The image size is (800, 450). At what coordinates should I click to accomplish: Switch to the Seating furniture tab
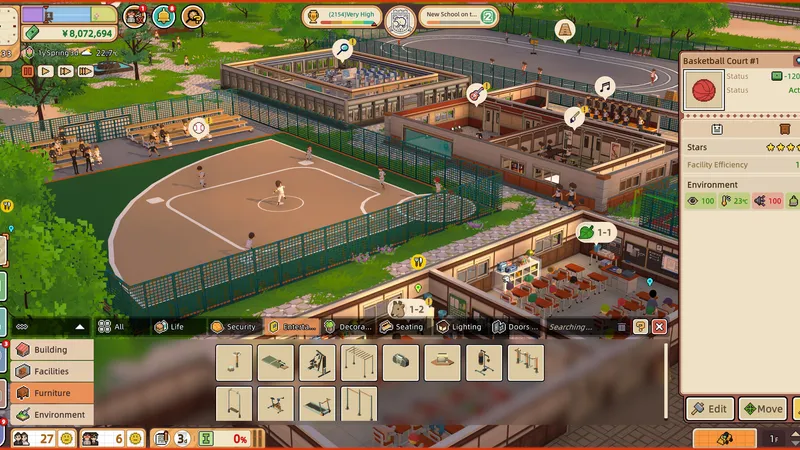402,327
